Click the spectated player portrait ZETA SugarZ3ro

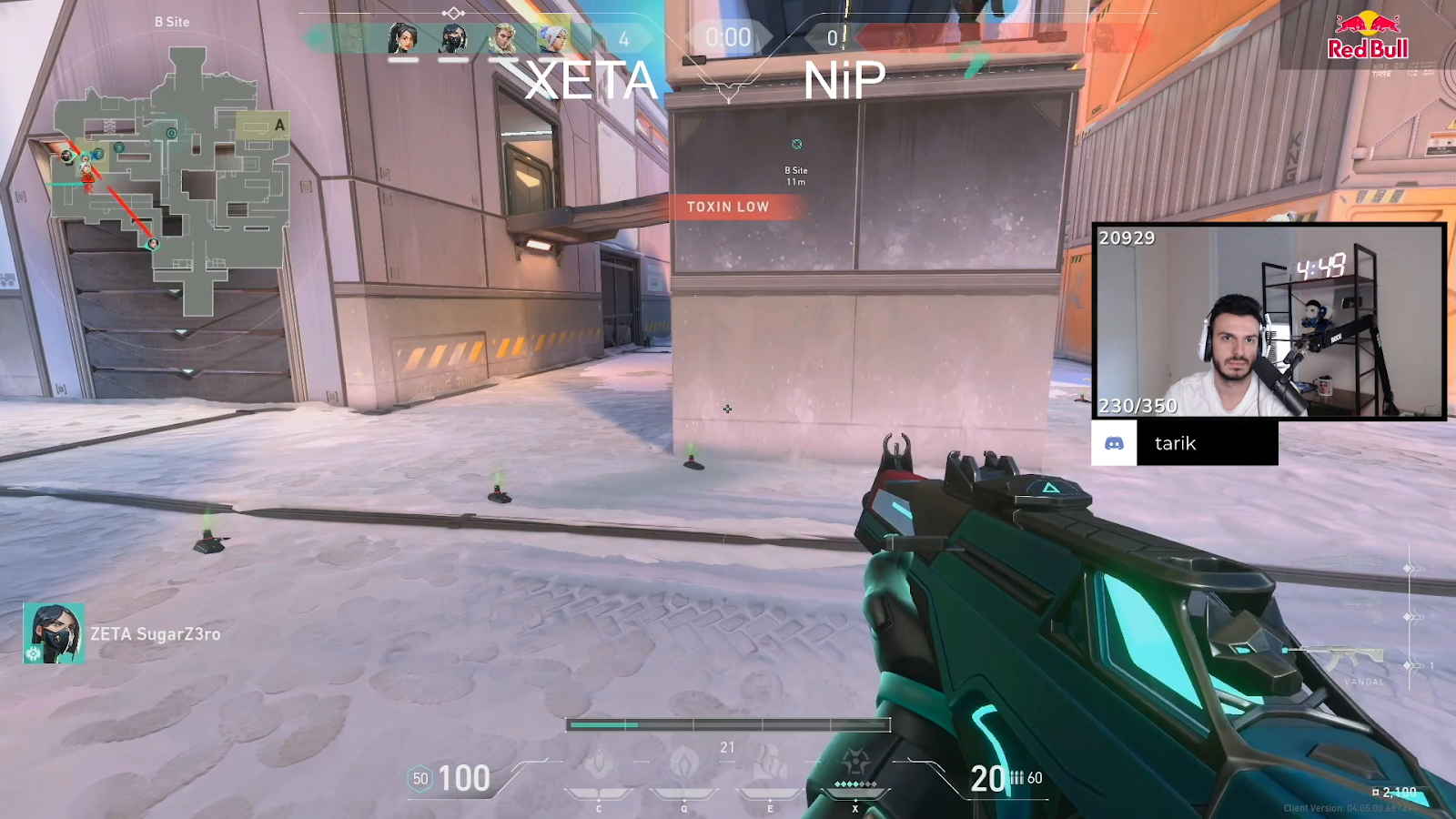pos(54,633)
